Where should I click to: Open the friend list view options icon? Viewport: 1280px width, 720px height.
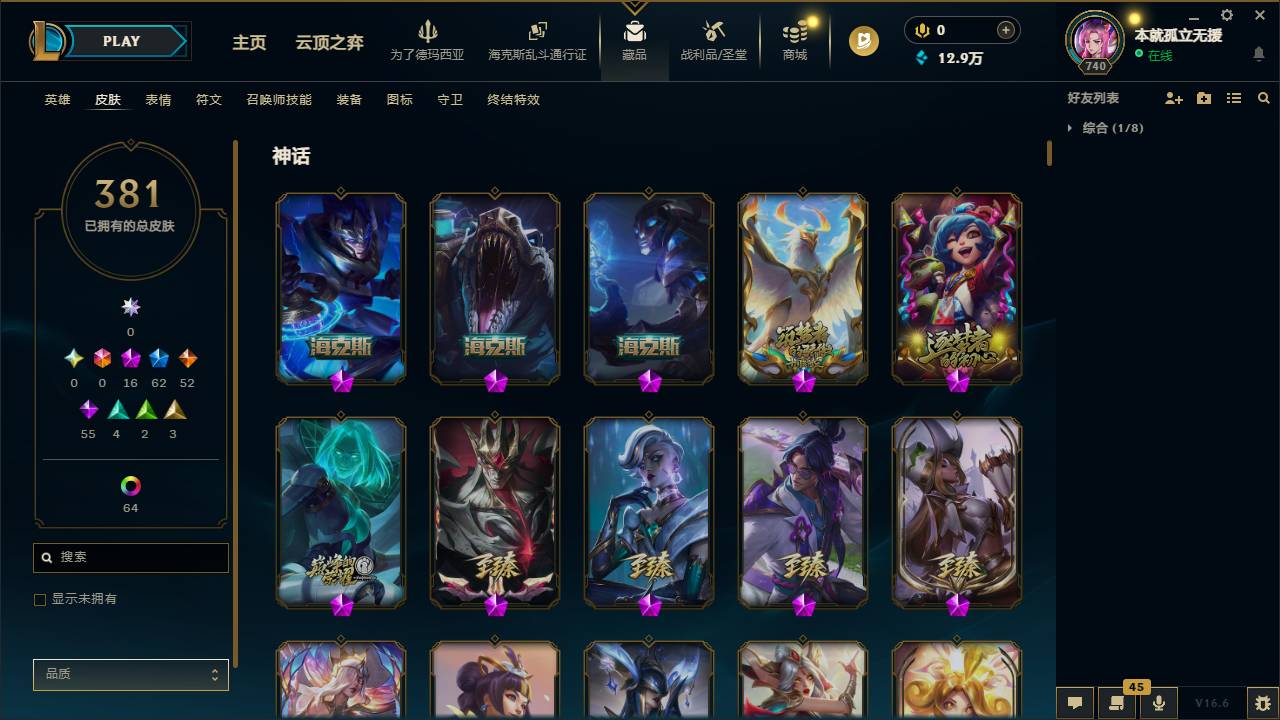(1234, 97)
